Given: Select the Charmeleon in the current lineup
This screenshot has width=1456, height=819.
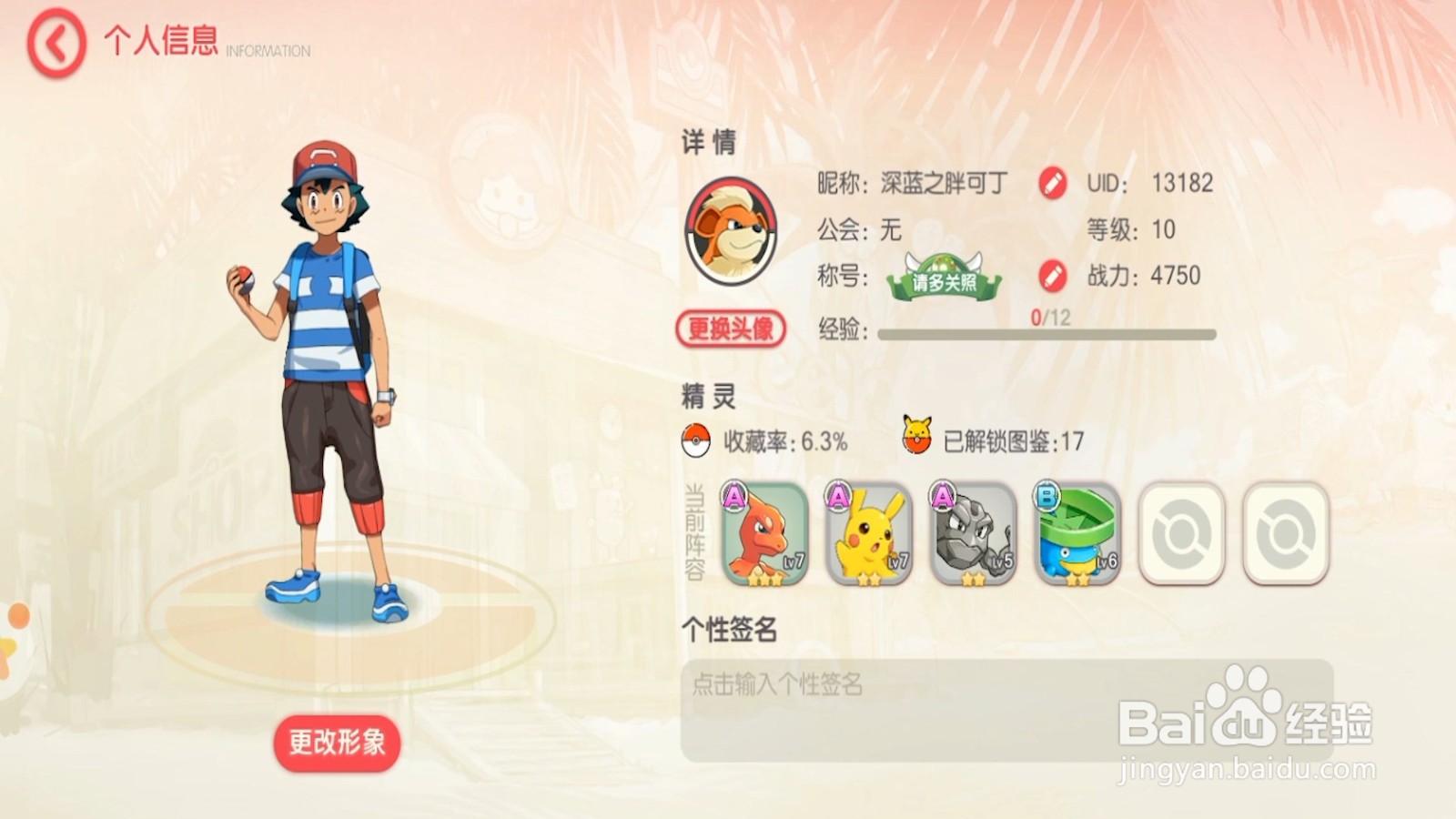Looking at the screenshot, I should (x=763, y=532).
